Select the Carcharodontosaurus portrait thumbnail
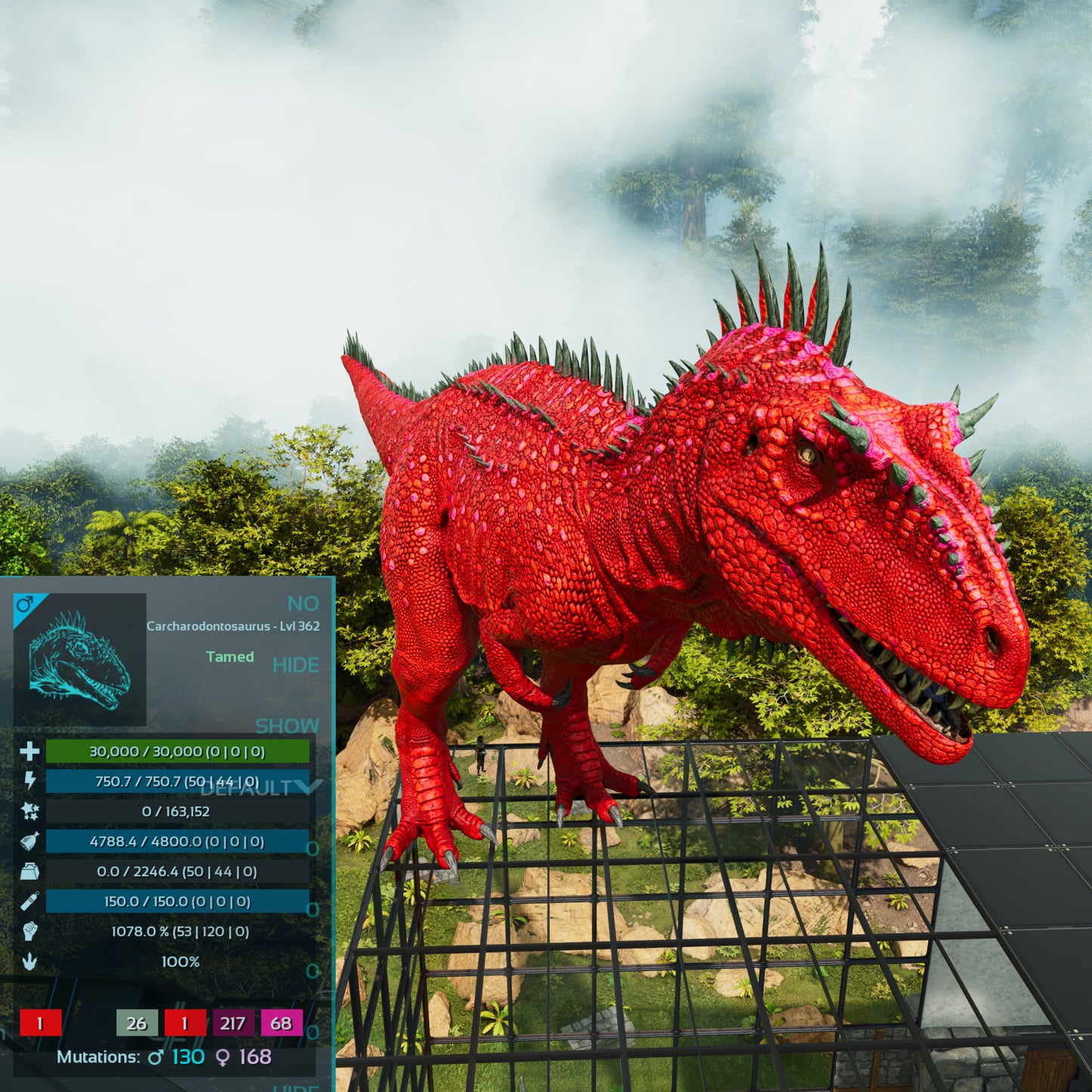The width and height of the screenshot is (1092, 1092). coord(79,659)
